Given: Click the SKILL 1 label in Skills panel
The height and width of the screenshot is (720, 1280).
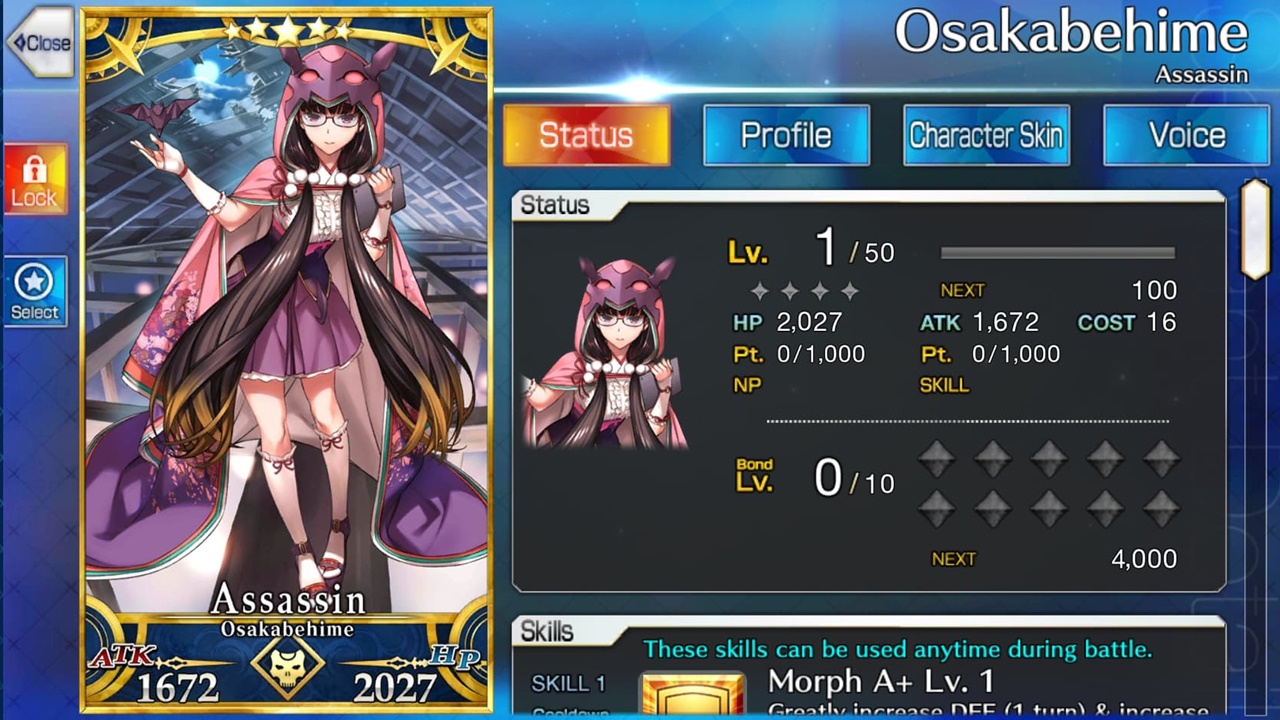Looking at the screenshot, I should 567,683.
